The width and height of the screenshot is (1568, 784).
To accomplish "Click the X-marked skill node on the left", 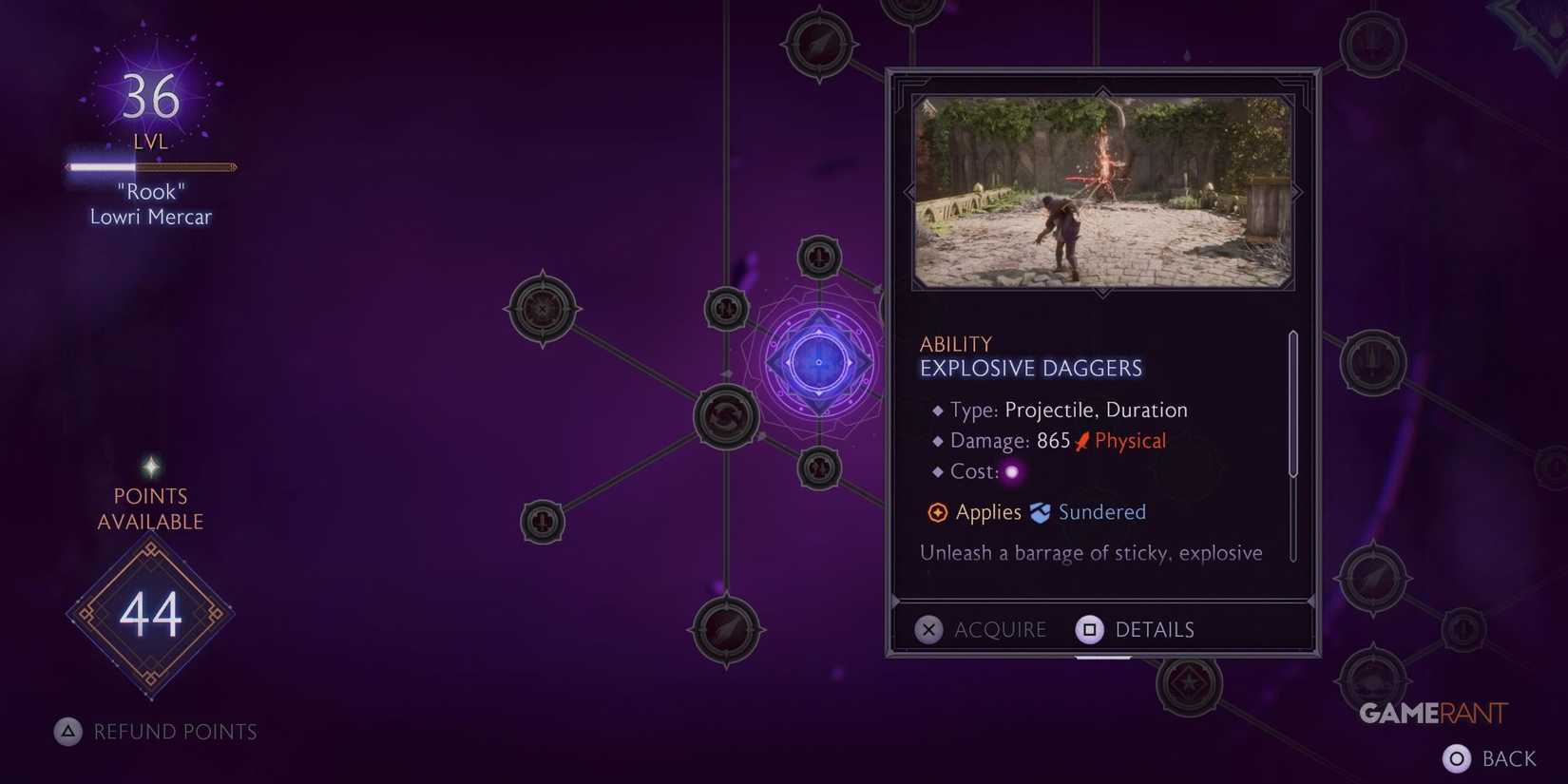I will pos(542,309).
